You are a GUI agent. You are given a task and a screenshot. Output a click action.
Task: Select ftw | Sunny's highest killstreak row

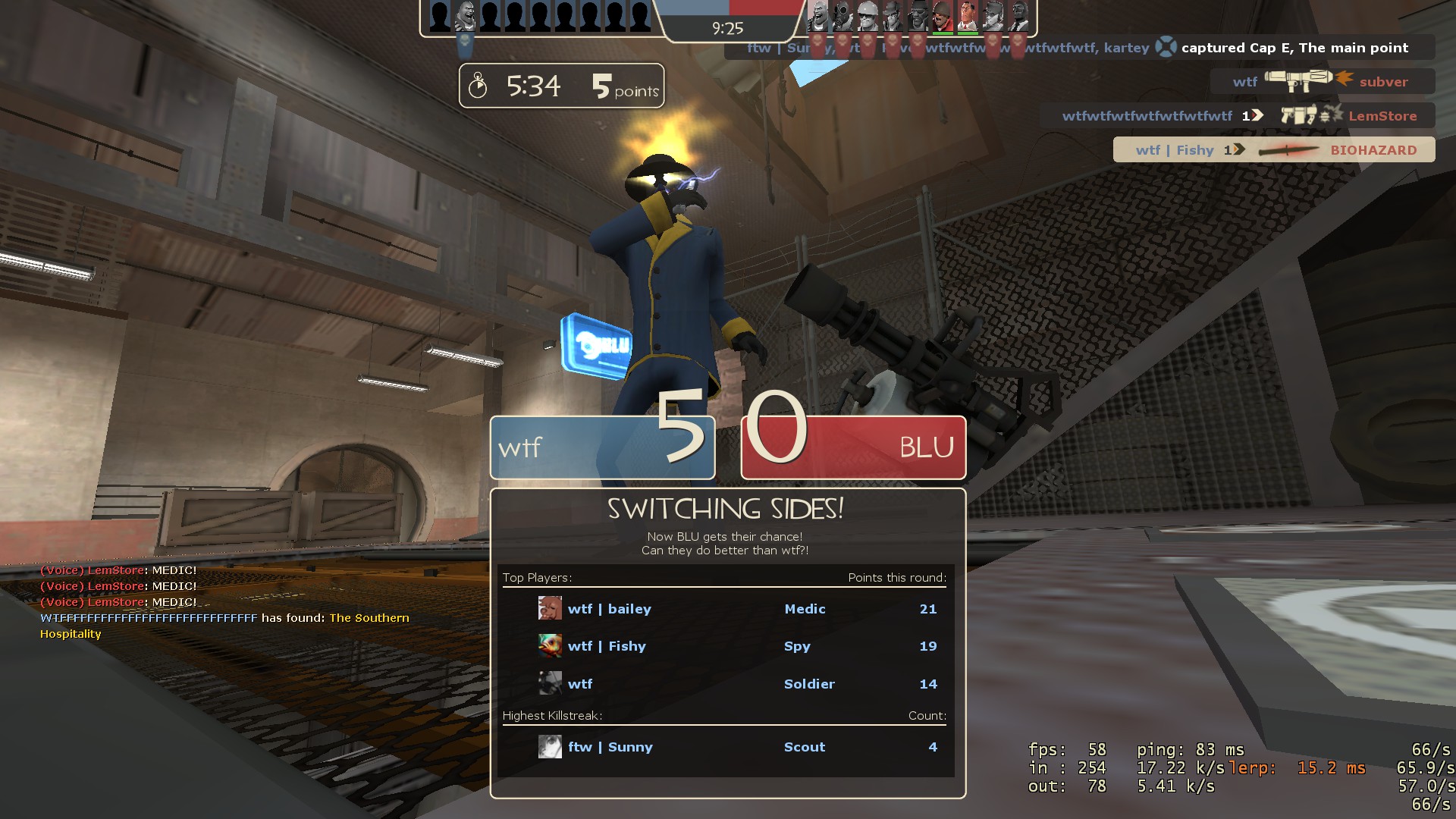[x=724, y=747]
